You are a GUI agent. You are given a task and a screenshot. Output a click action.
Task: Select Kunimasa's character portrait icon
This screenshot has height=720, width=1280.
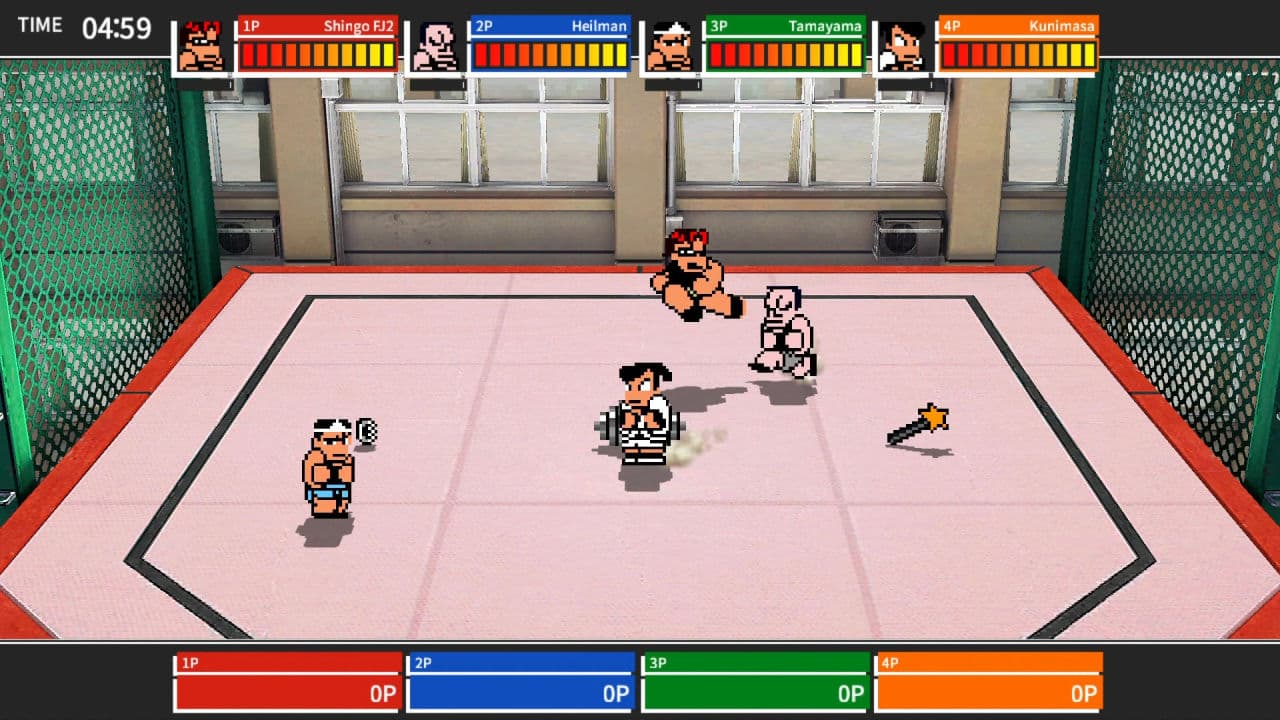coord(905,46)
